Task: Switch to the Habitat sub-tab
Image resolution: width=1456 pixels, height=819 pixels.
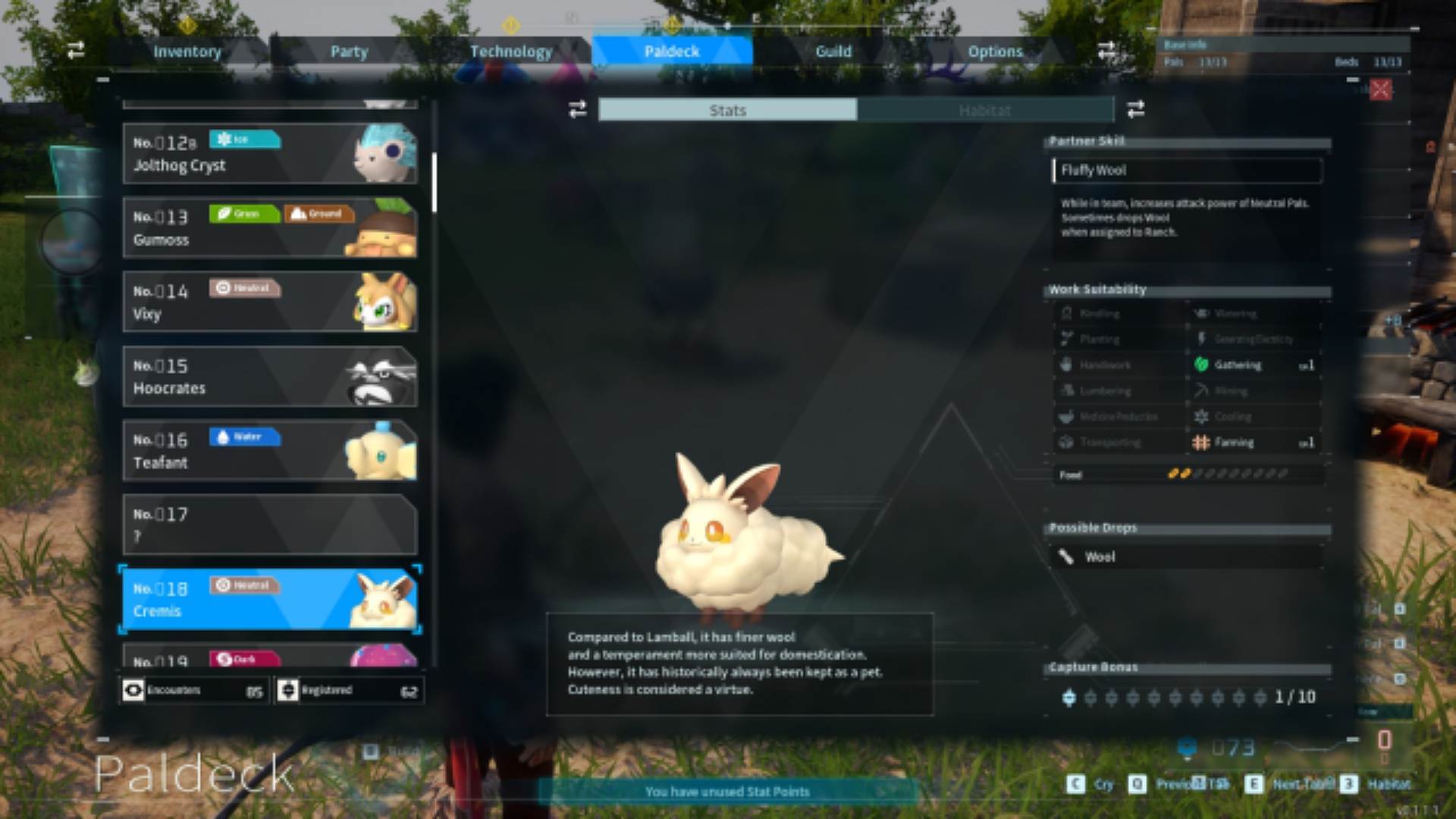Action: click(984, 111)
